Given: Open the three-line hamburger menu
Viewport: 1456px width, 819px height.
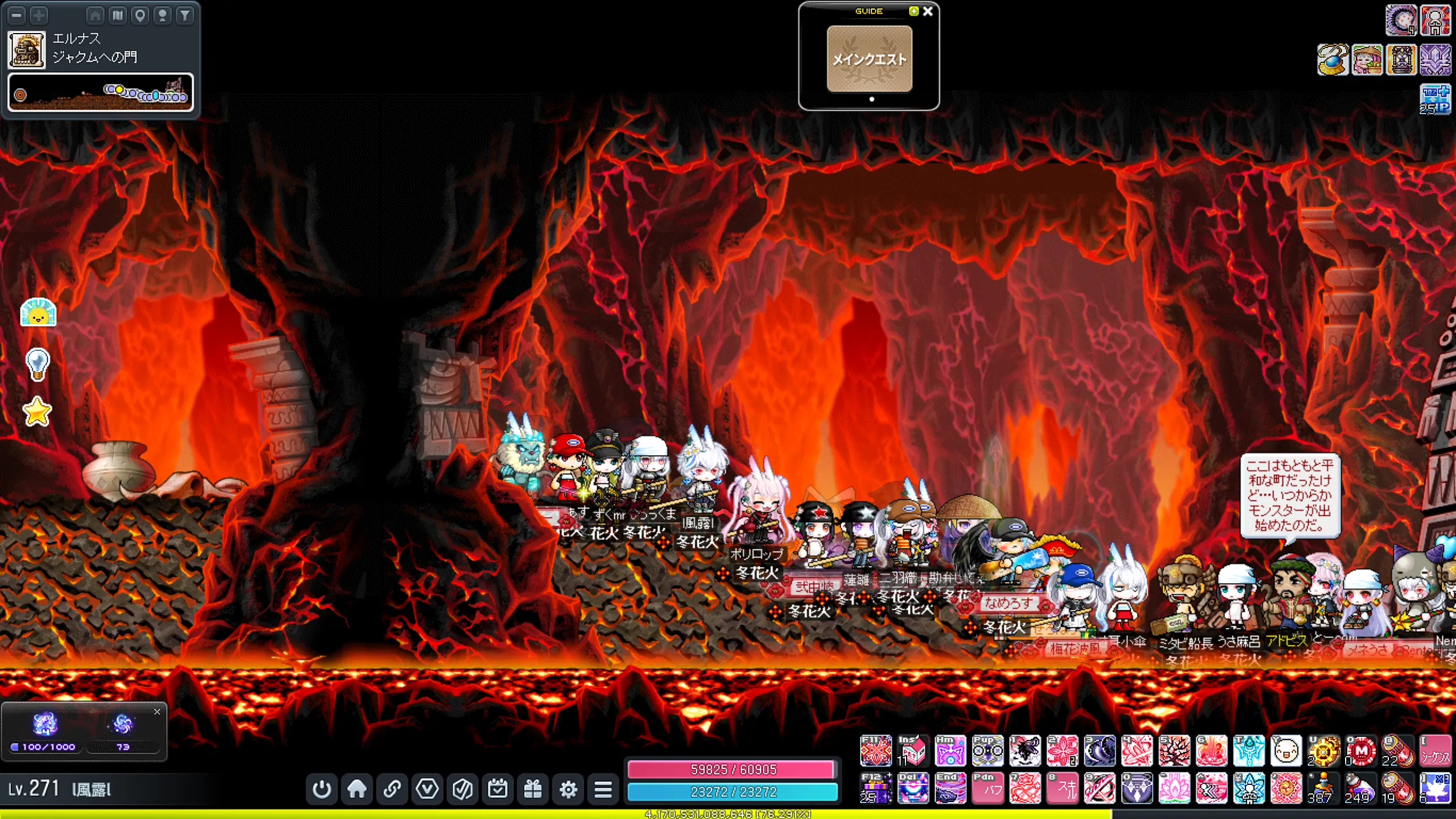Looking at the screenshot, I should click(x=603, y=789).
